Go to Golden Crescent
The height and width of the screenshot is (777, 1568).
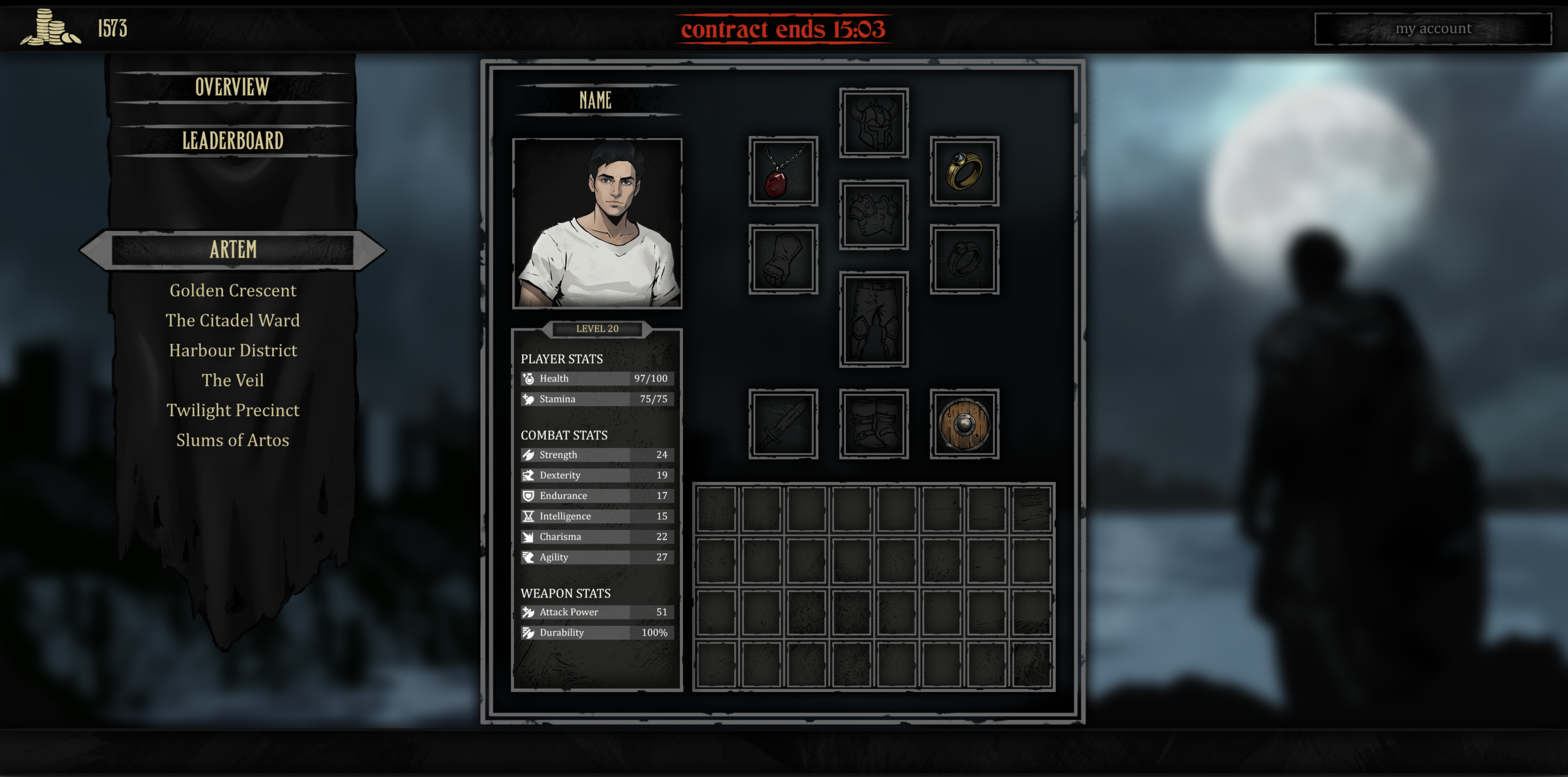(x=233, y=290)
